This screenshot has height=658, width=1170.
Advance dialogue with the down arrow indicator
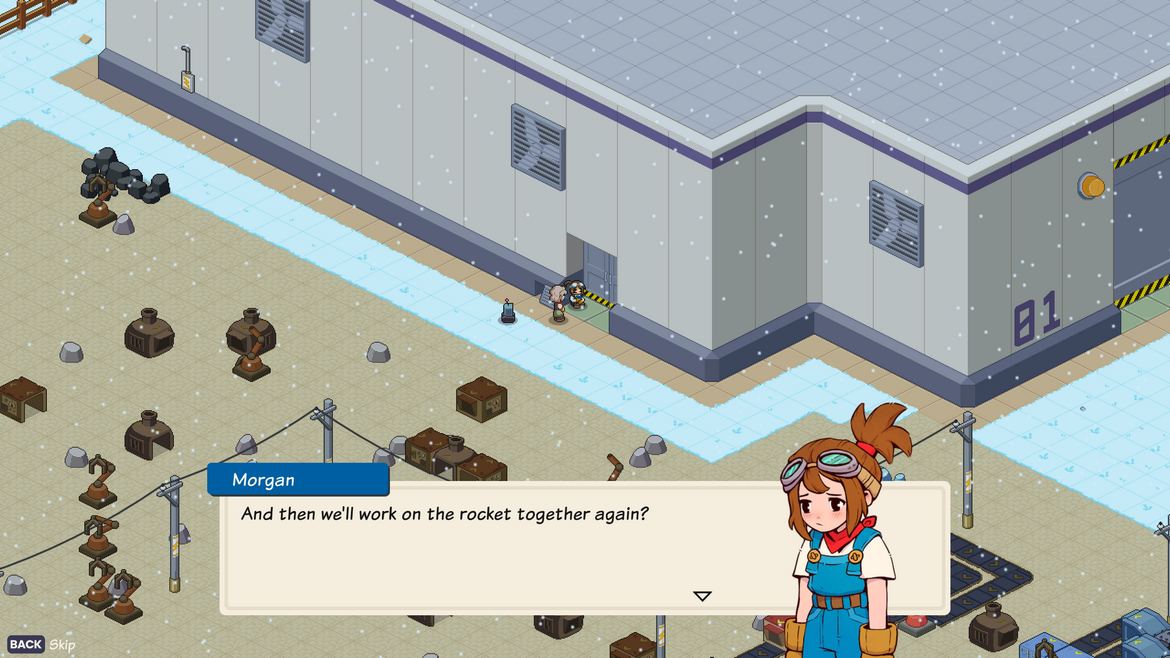[x=702, y=596]
